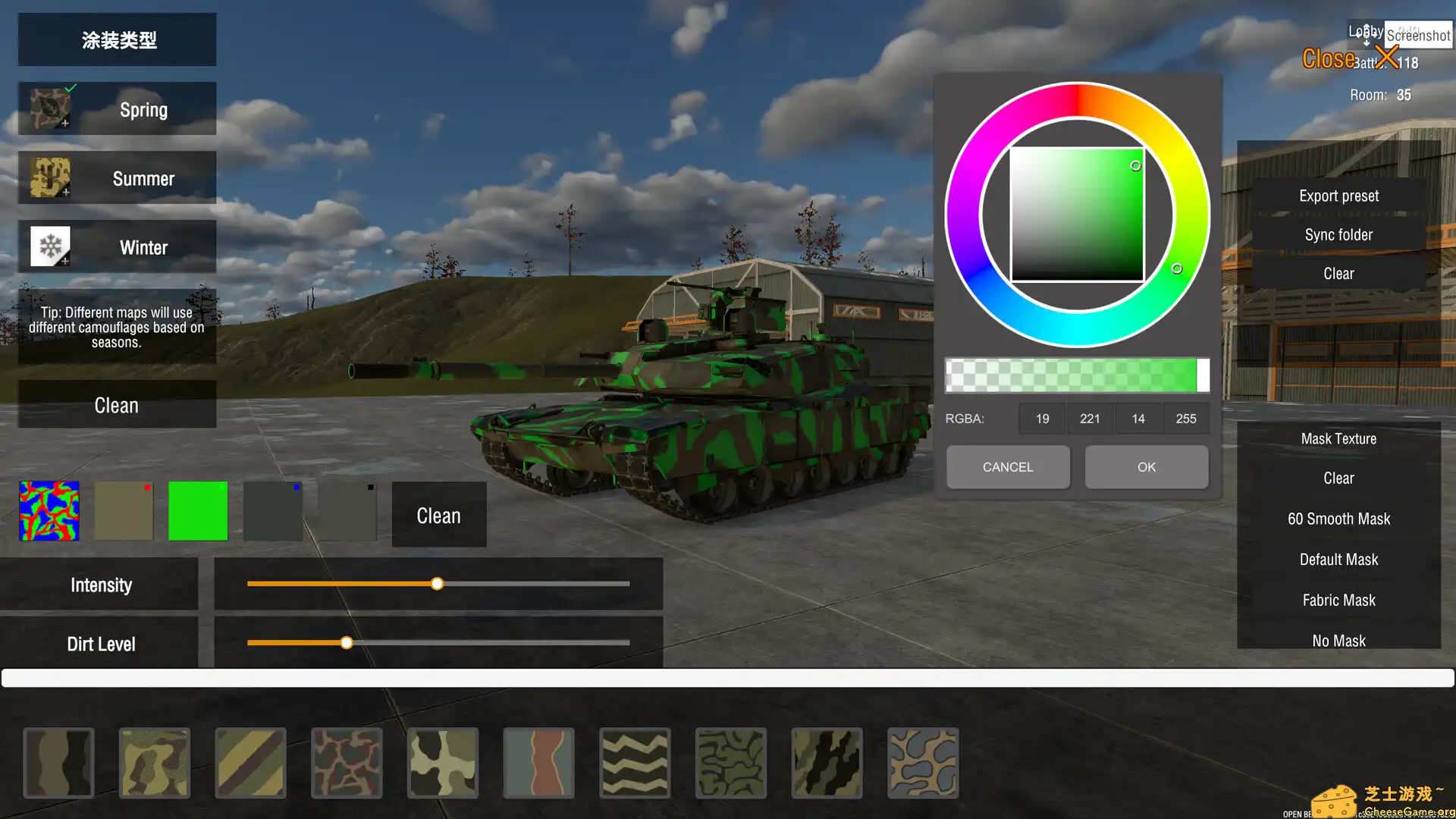Viewport: 1456px width, 819px height.
Task: Select the red spotted camouflage pattern
Action: click(x=347, y=762)
